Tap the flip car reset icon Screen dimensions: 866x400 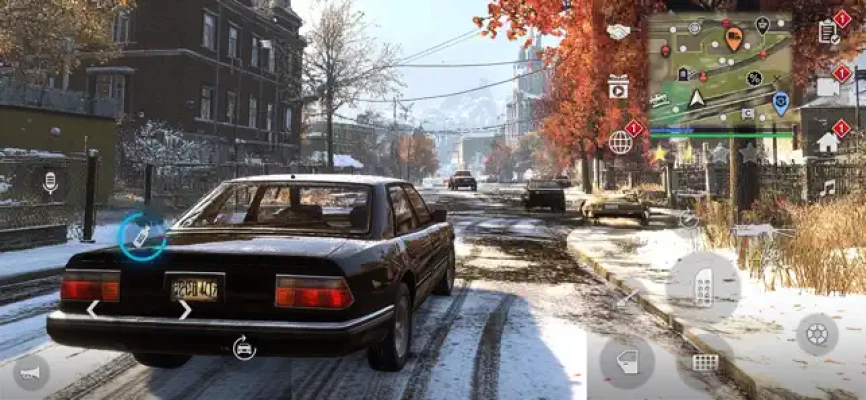tap(243, 348)
